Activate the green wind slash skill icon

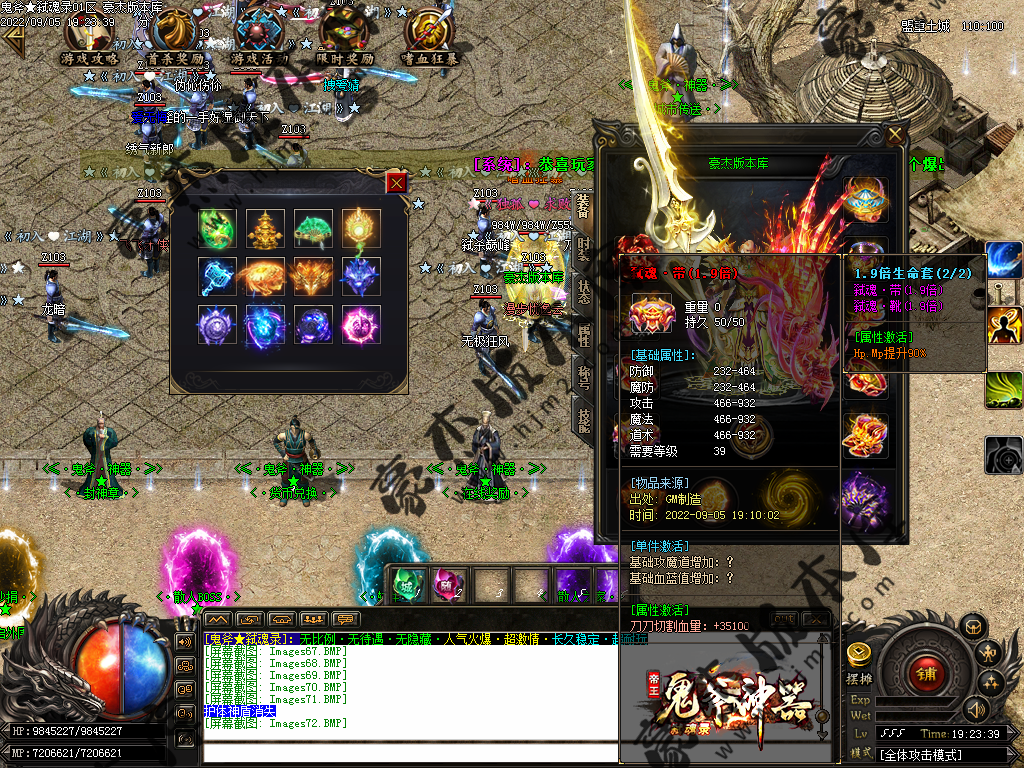coord(1004,390)
